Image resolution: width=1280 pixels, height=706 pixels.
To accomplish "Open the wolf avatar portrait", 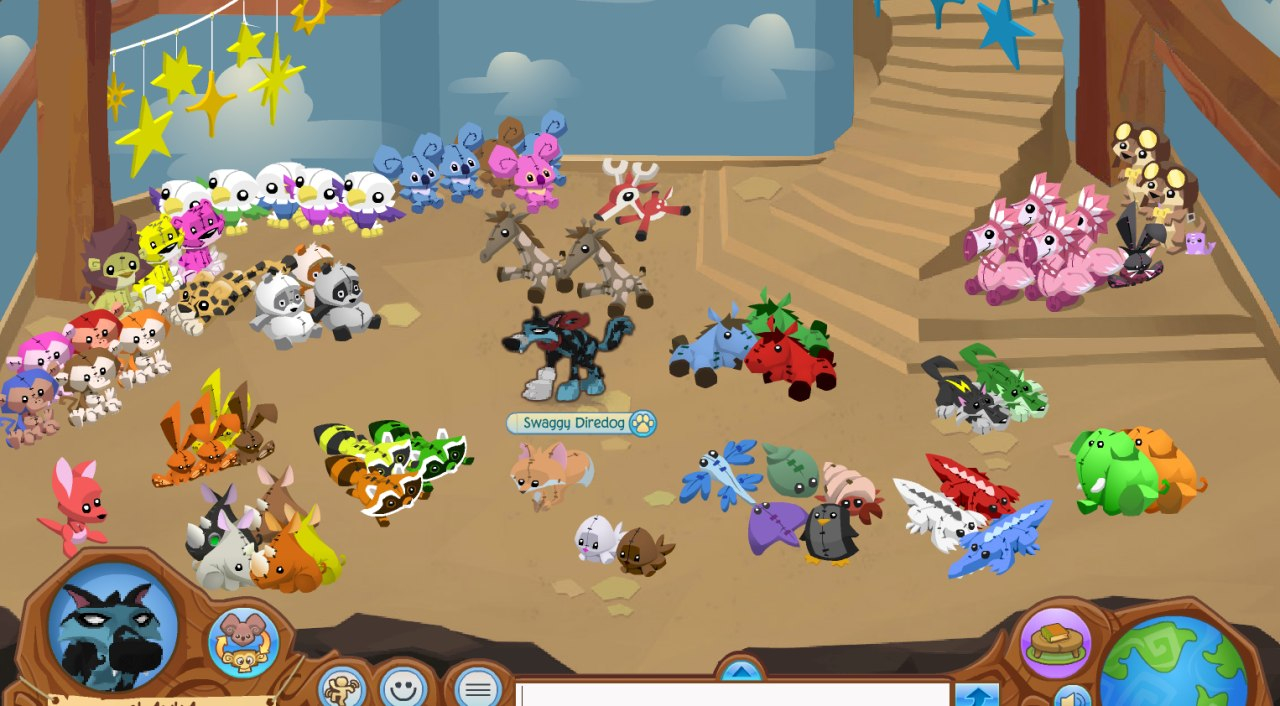I will click(x=112, y=628).
